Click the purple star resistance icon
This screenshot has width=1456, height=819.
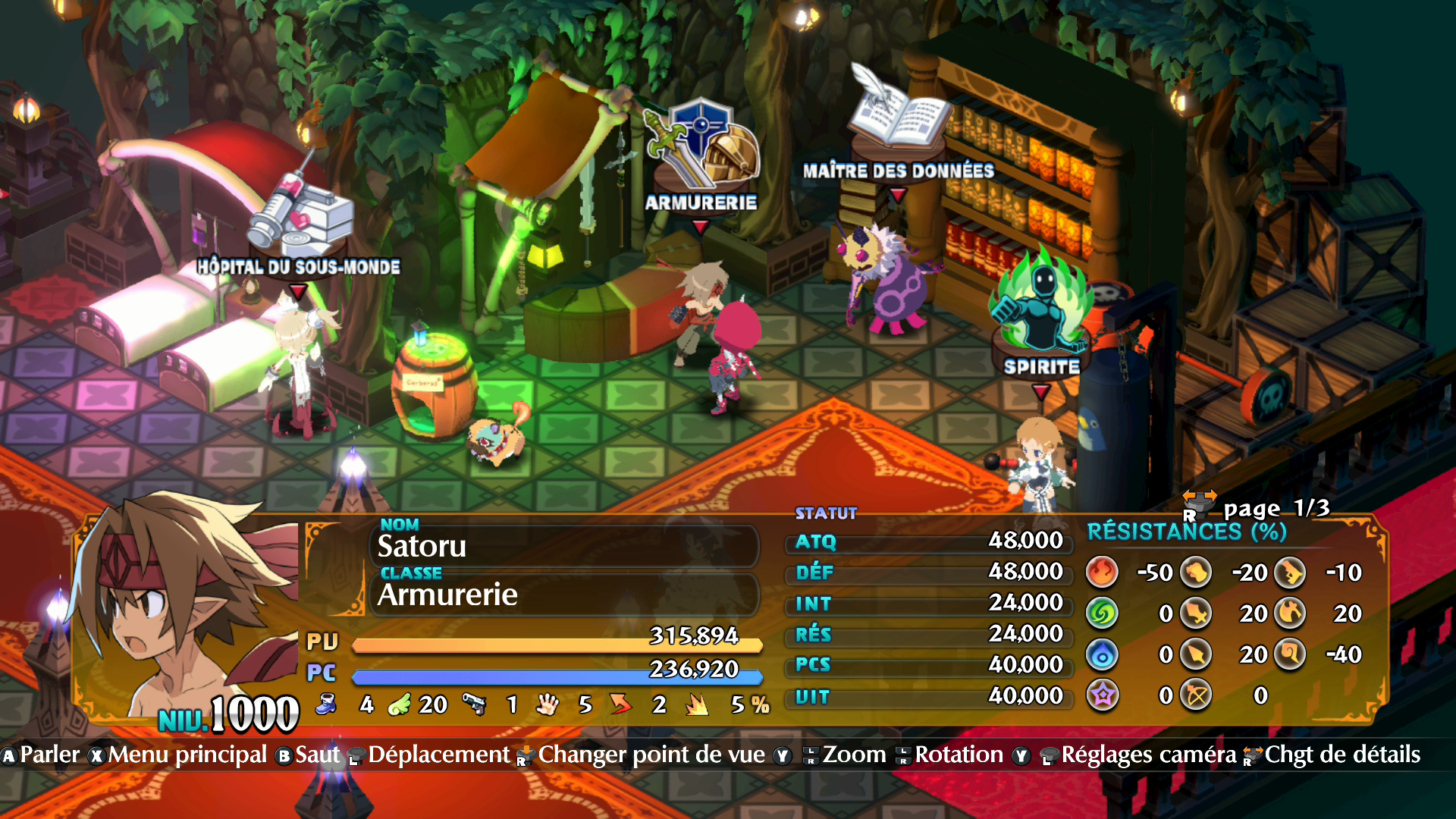click(1102, 695)
